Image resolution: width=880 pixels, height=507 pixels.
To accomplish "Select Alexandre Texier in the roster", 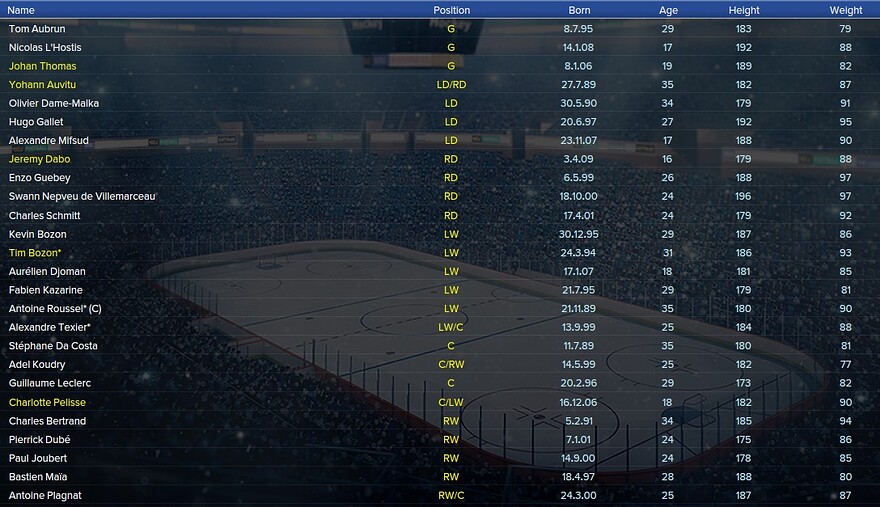I will click(x=49, y=327).
